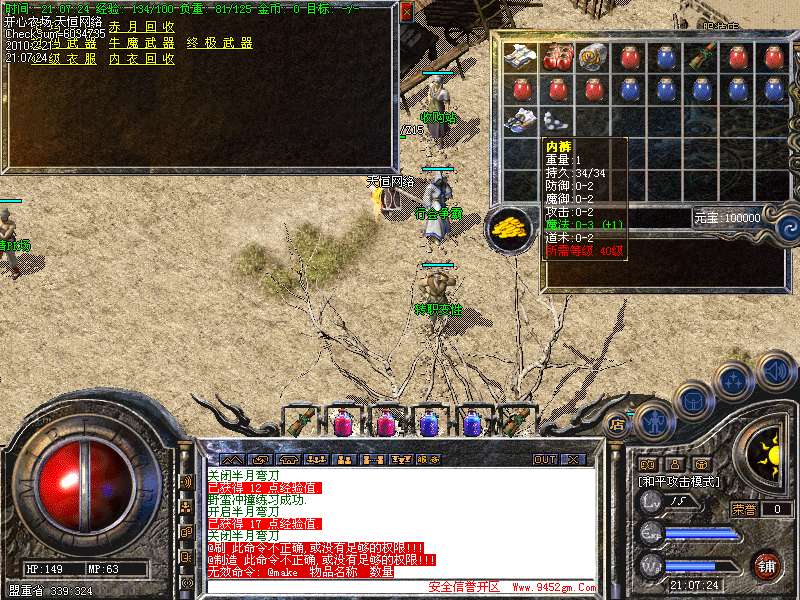The height and width of the screenshot is (600, 800).
Task: Toggle the 和平攻击模式 attack mode label
Action: tap(680, 482)
